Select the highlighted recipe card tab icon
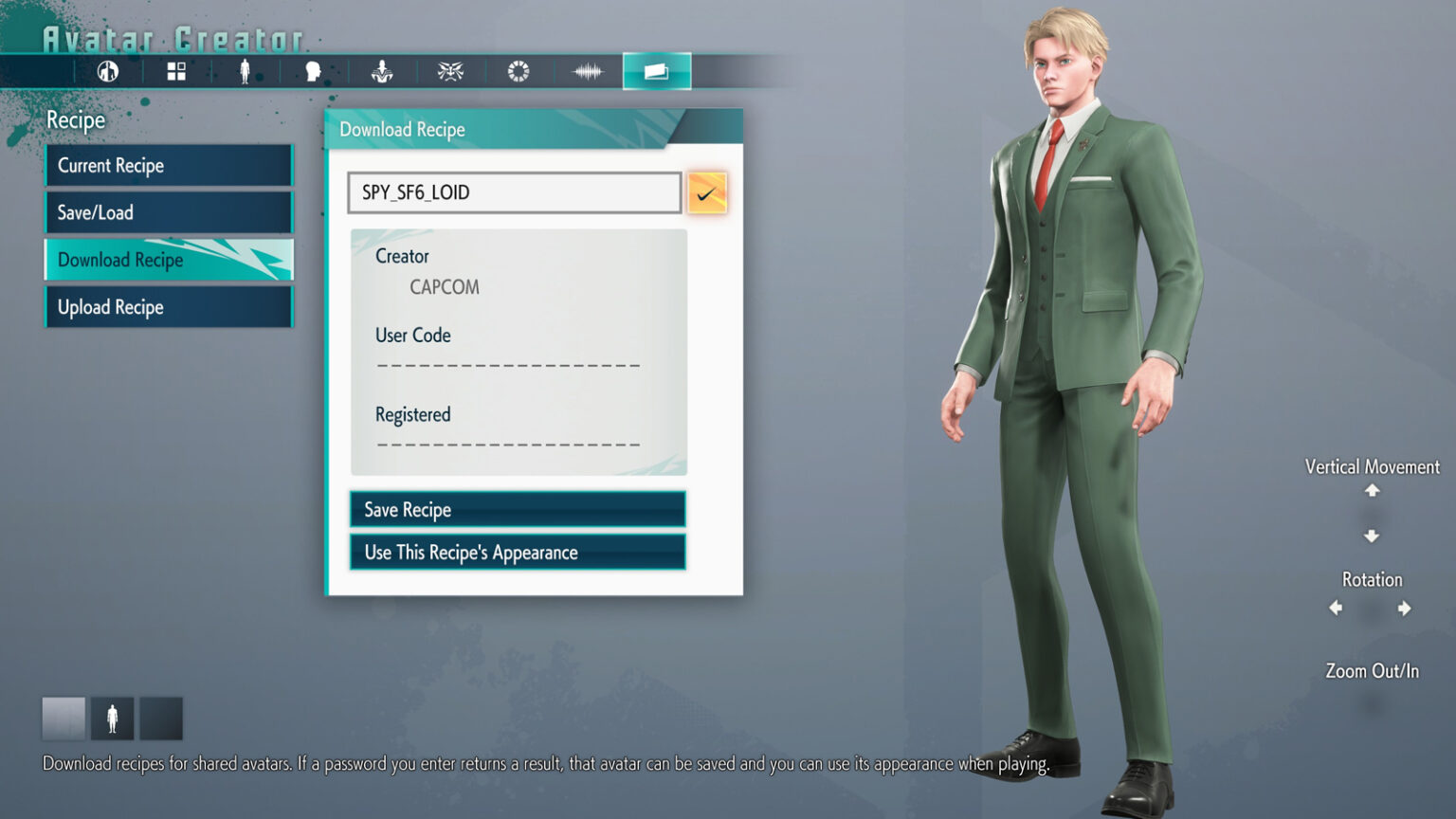This screenshot has width=1456, height=819. click(x=656, y=70)
